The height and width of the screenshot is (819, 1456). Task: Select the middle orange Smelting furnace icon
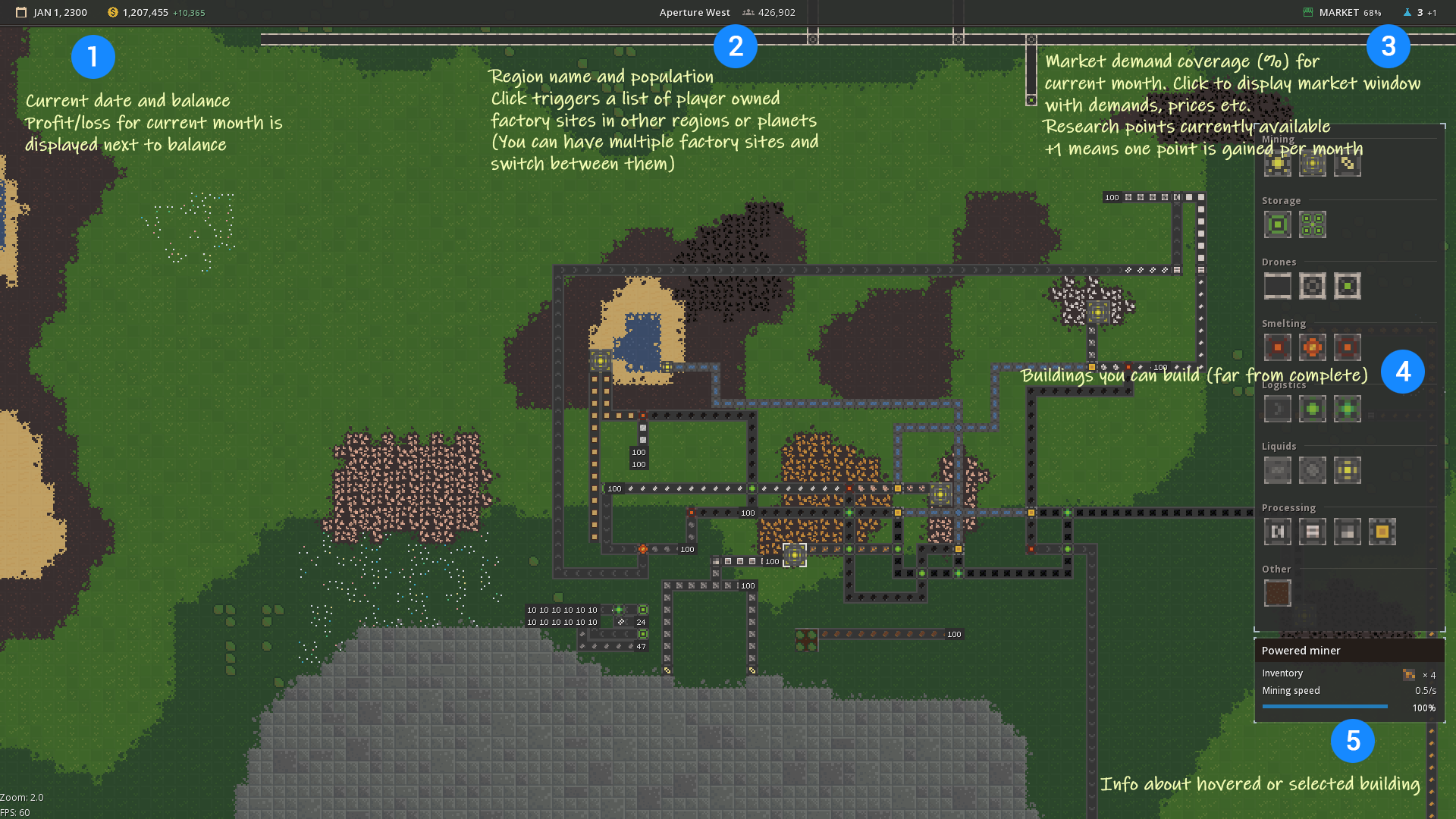(x=1312, y=347)
